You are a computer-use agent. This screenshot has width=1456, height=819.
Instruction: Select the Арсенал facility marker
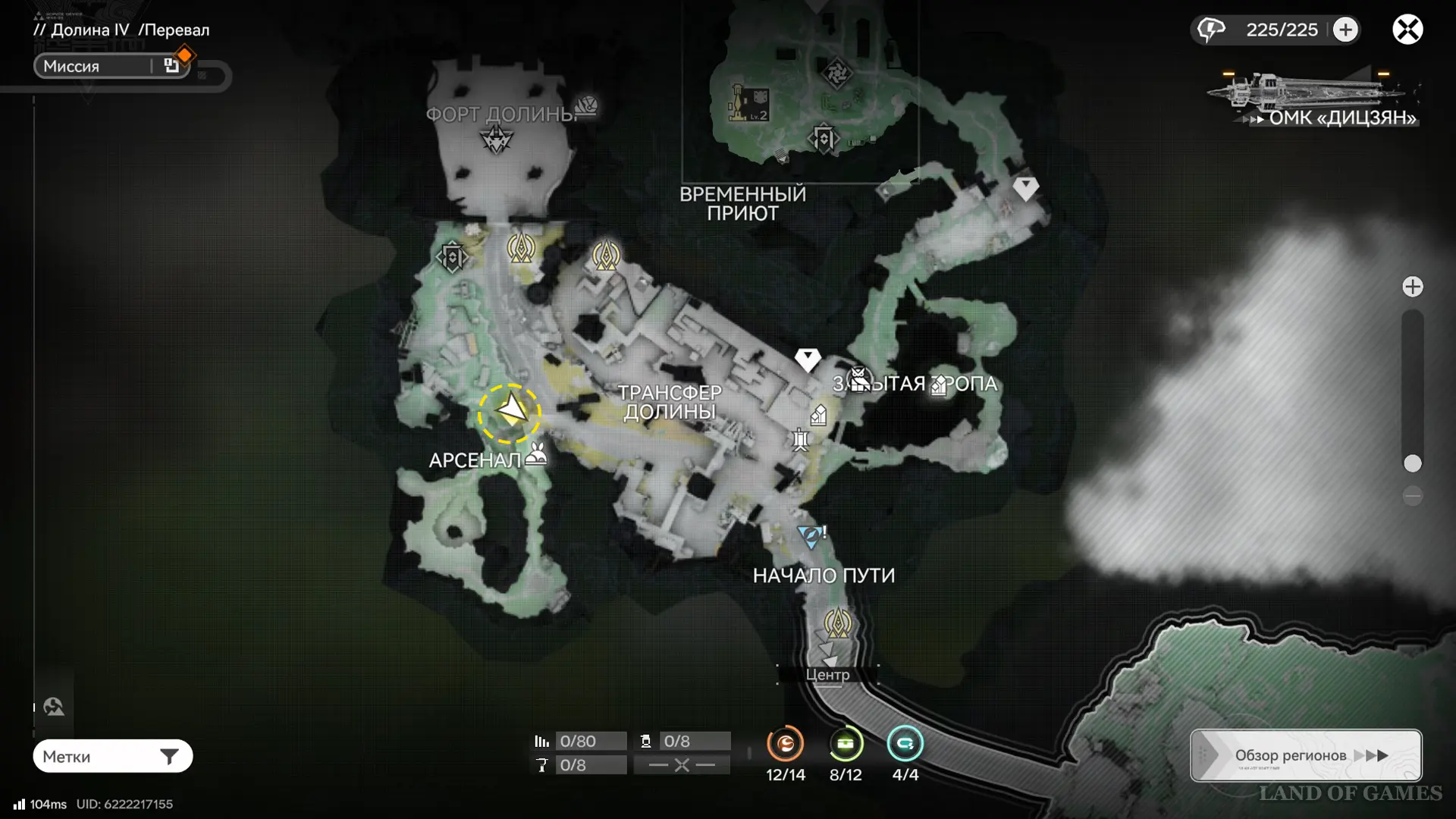point(536,454)
